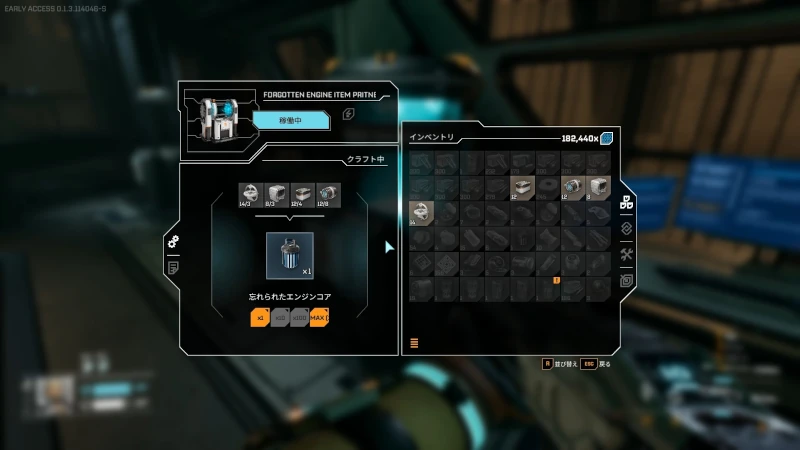Select the highlighted inventory item with count 8
This screenshot has width=800, height=450.
pyautogui.click(x=599, y=187)
